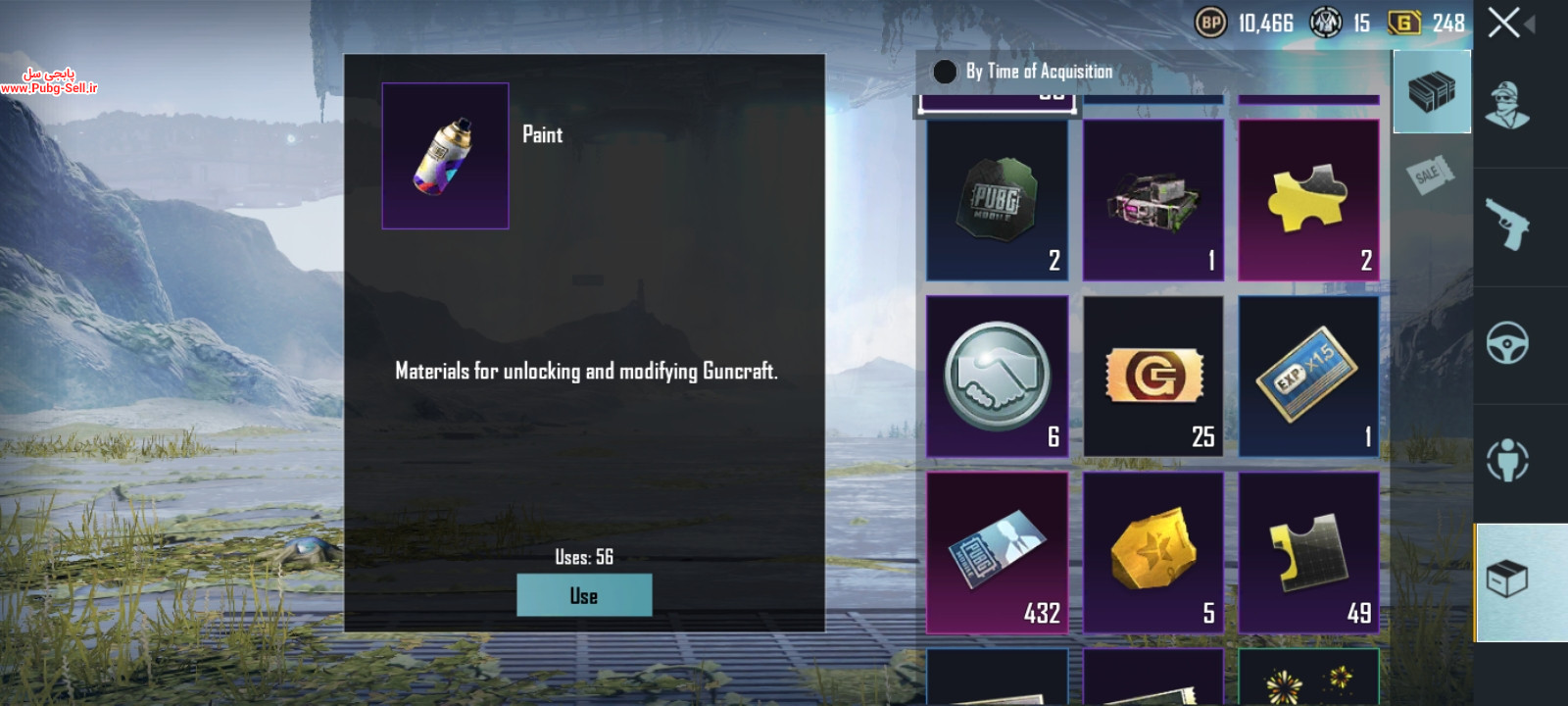Open the character outfit category

tap(1508, 106)
